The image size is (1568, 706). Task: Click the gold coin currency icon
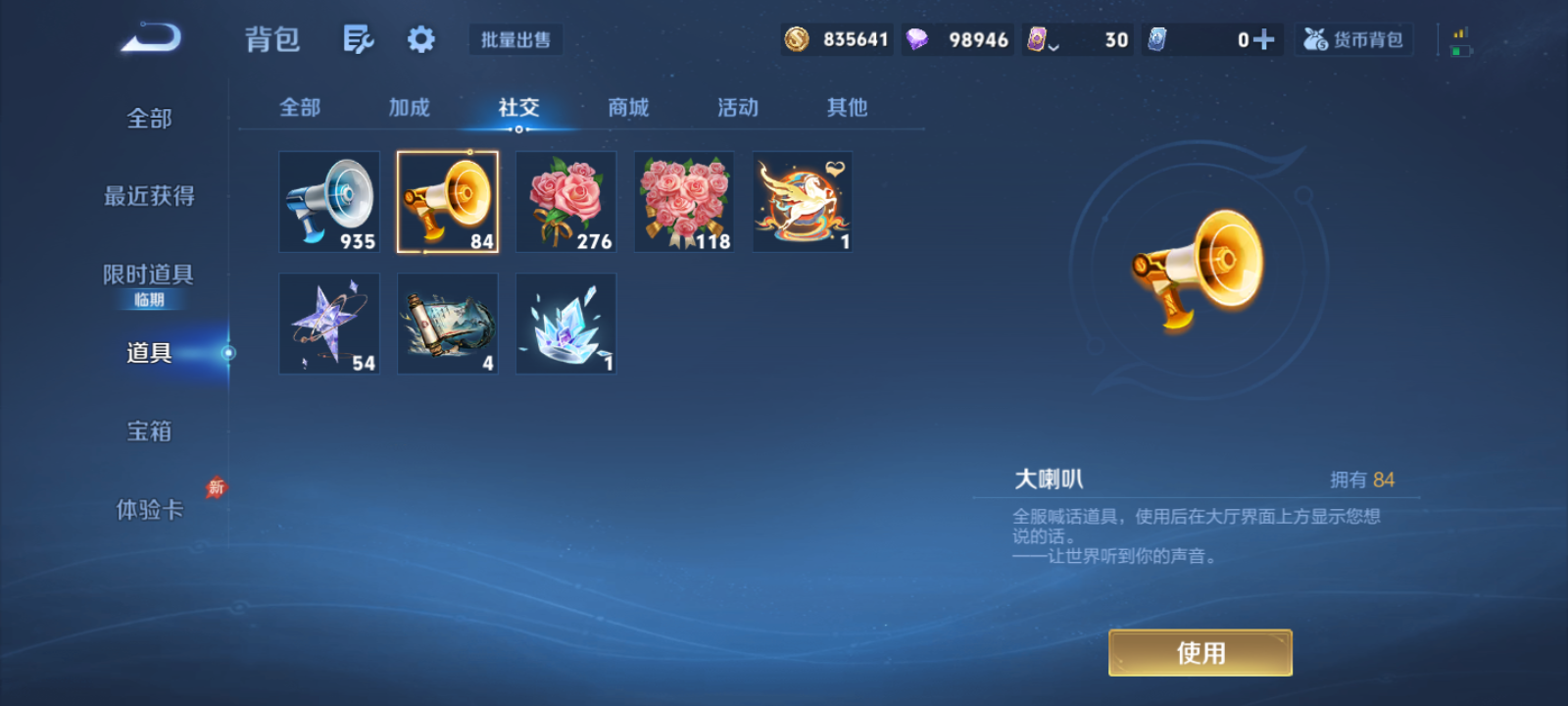click(x=797, y=39)
